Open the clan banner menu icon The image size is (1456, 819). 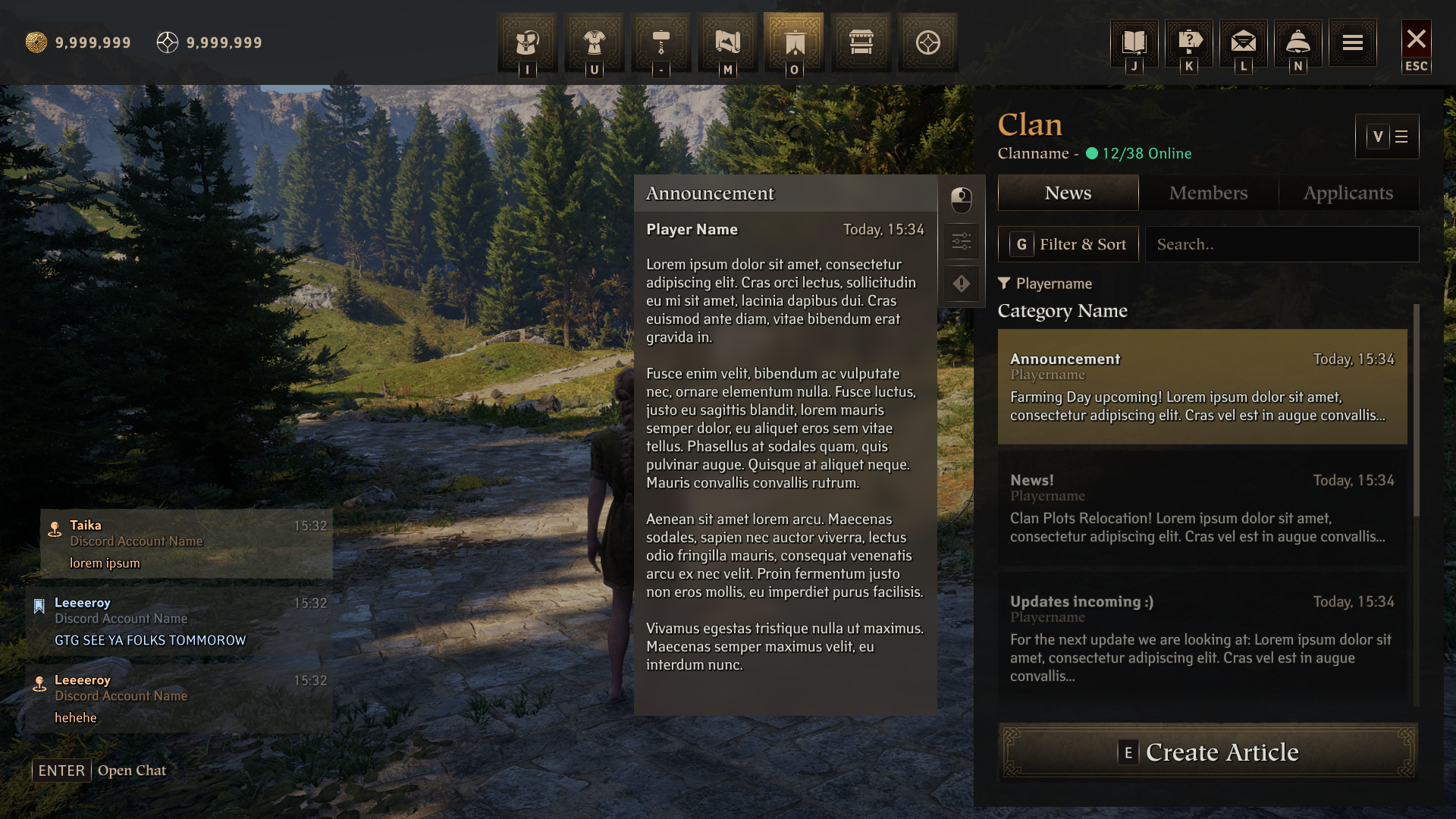pos(794,42)
